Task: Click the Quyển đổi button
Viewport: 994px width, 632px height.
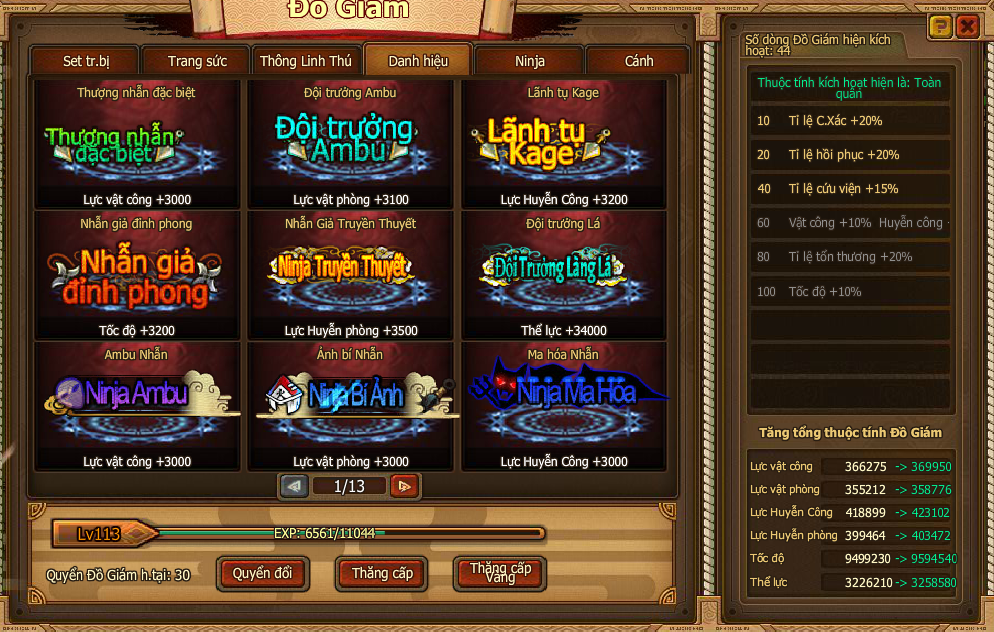Action: click(263, 574)
